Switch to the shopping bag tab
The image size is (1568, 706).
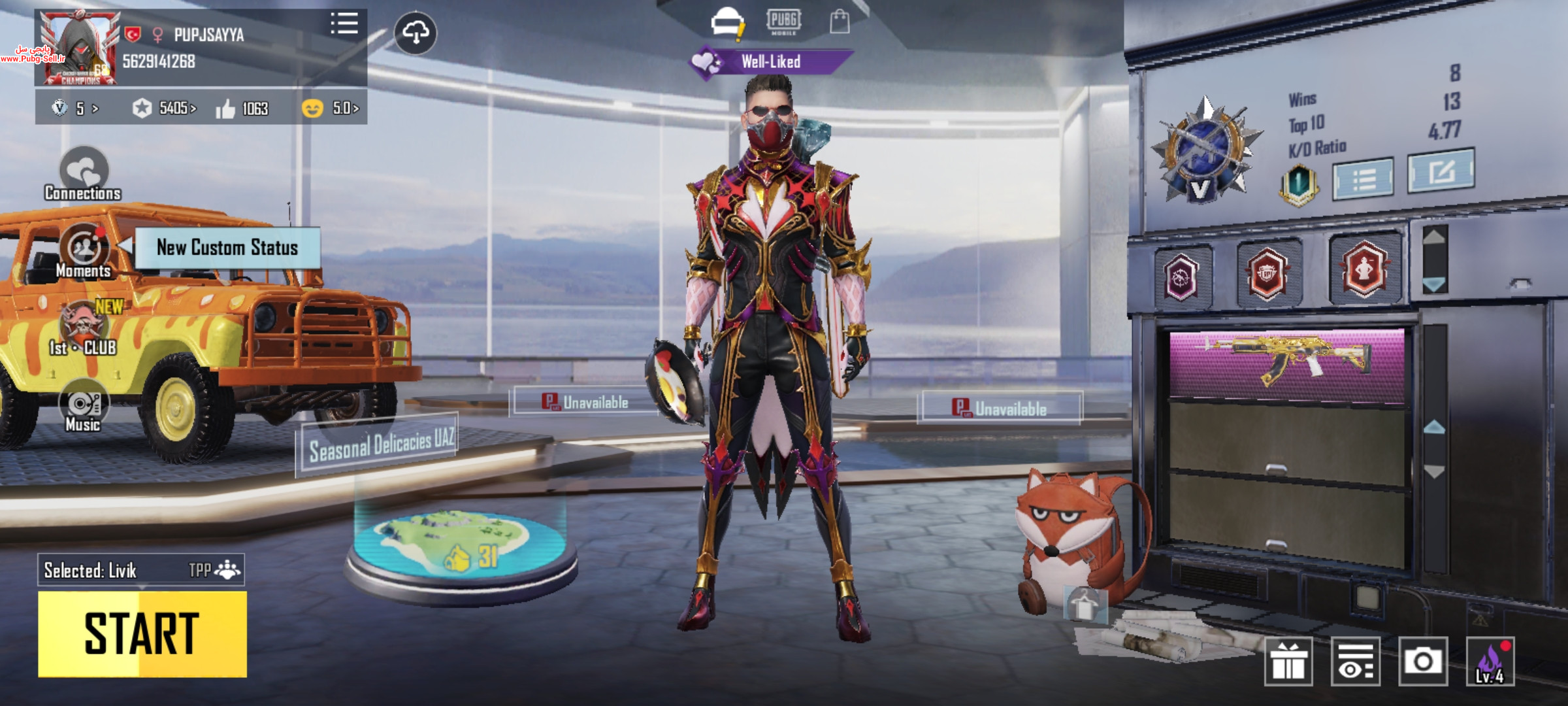point(840,22)
